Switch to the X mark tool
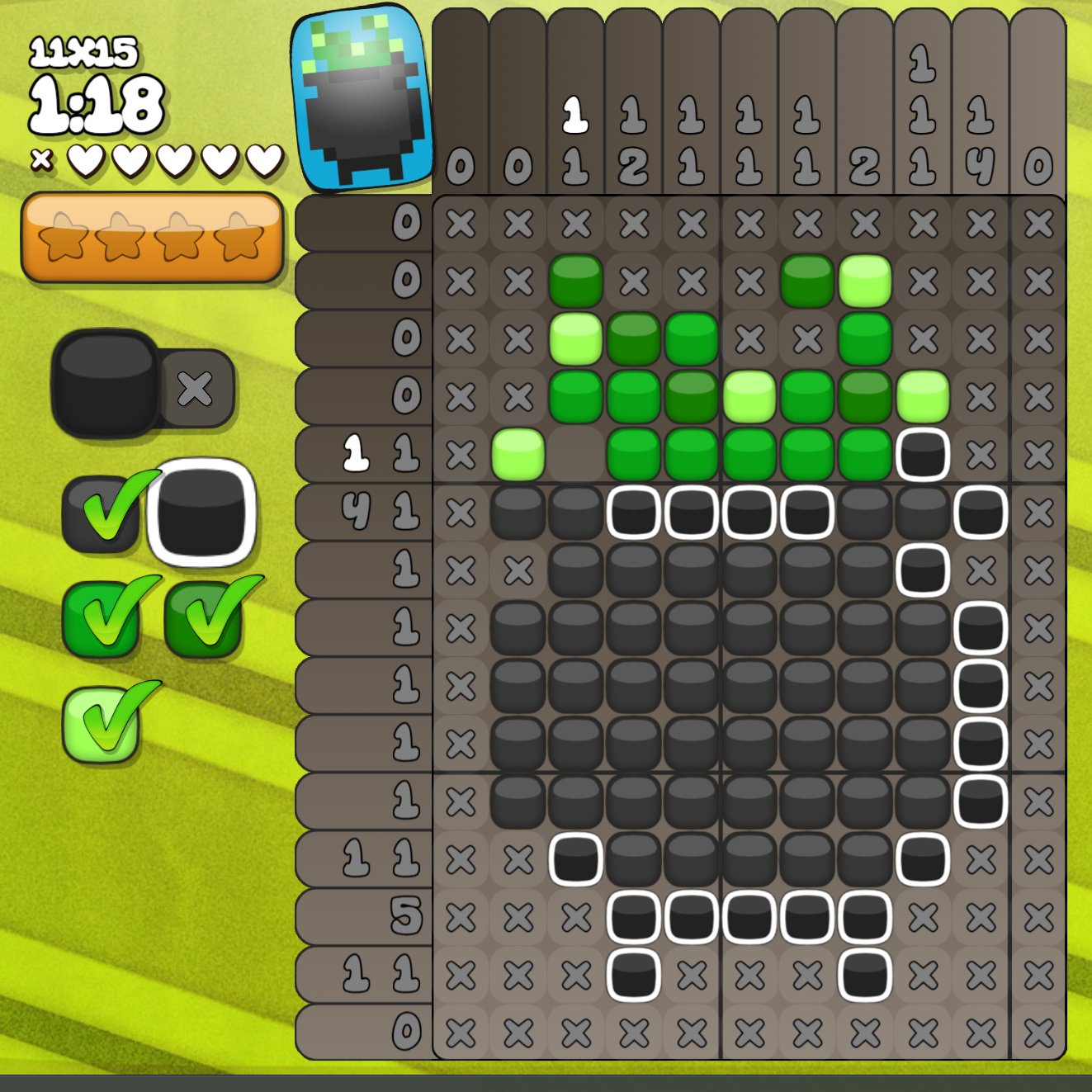The image size is (1092, 1092). click(x=196, y=389)
